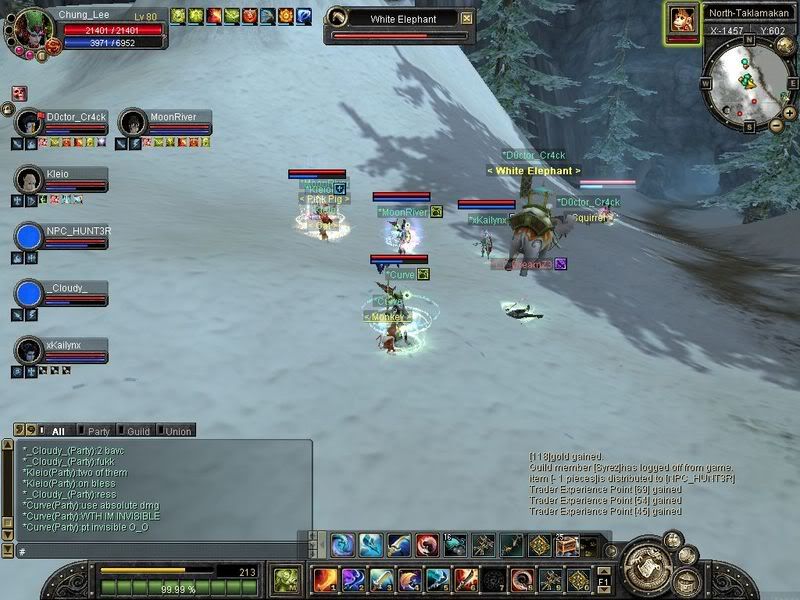The width and height of the screenshot is (800, 600).
Task: Select party member MoonRiver
Action: click(x=133, y=123)
